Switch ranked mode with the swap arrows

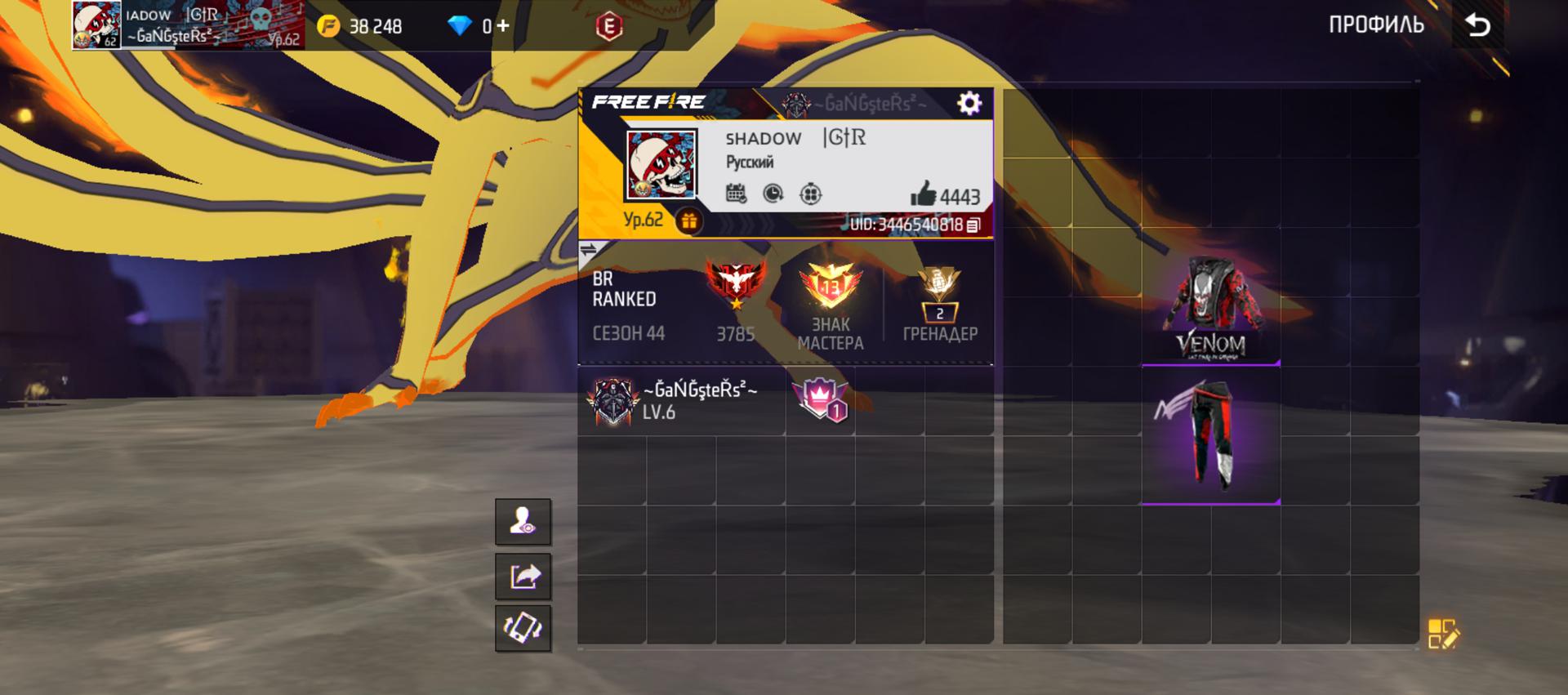click(x=588, y=250)
